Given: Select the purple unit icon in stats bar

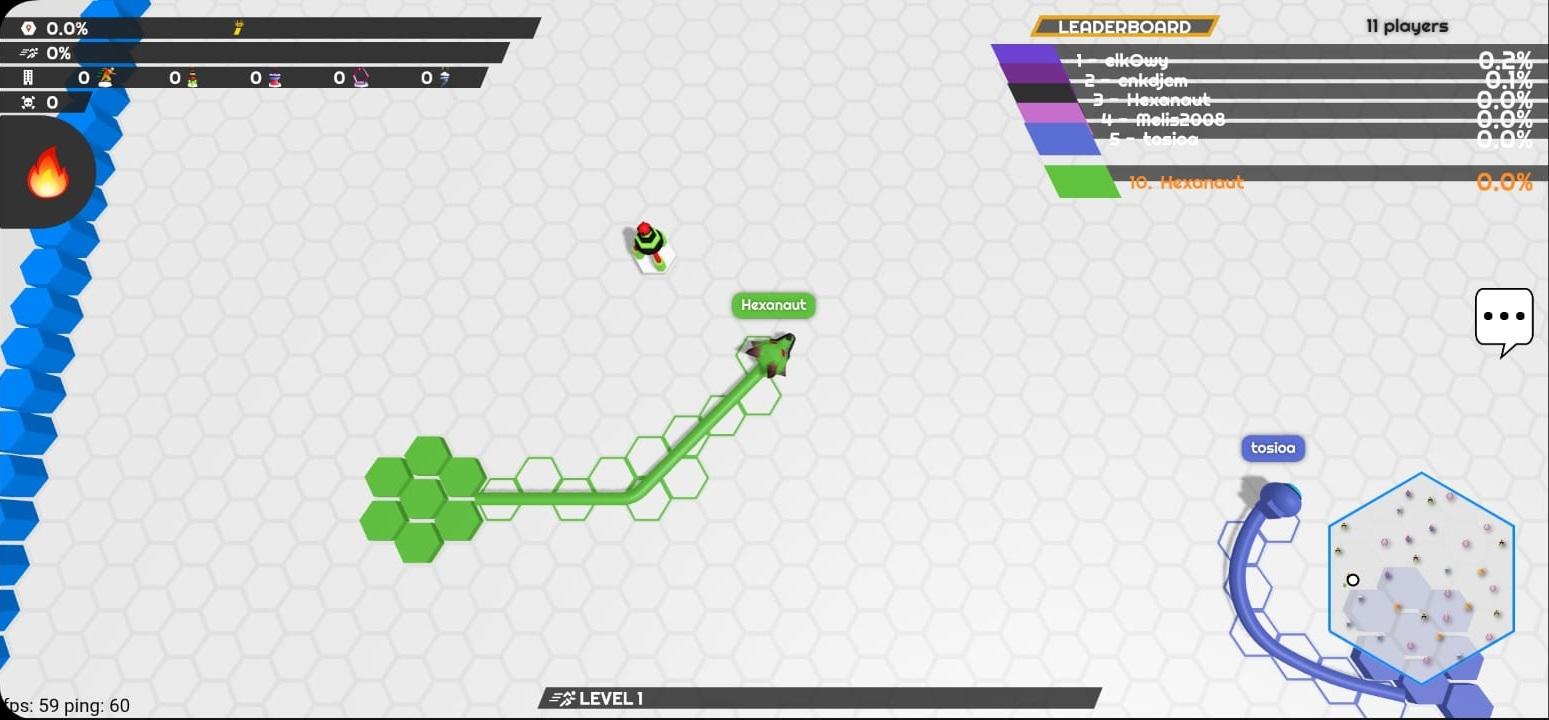Looking at the screenshot, I should pyautogui.click(x=358, y=78).
